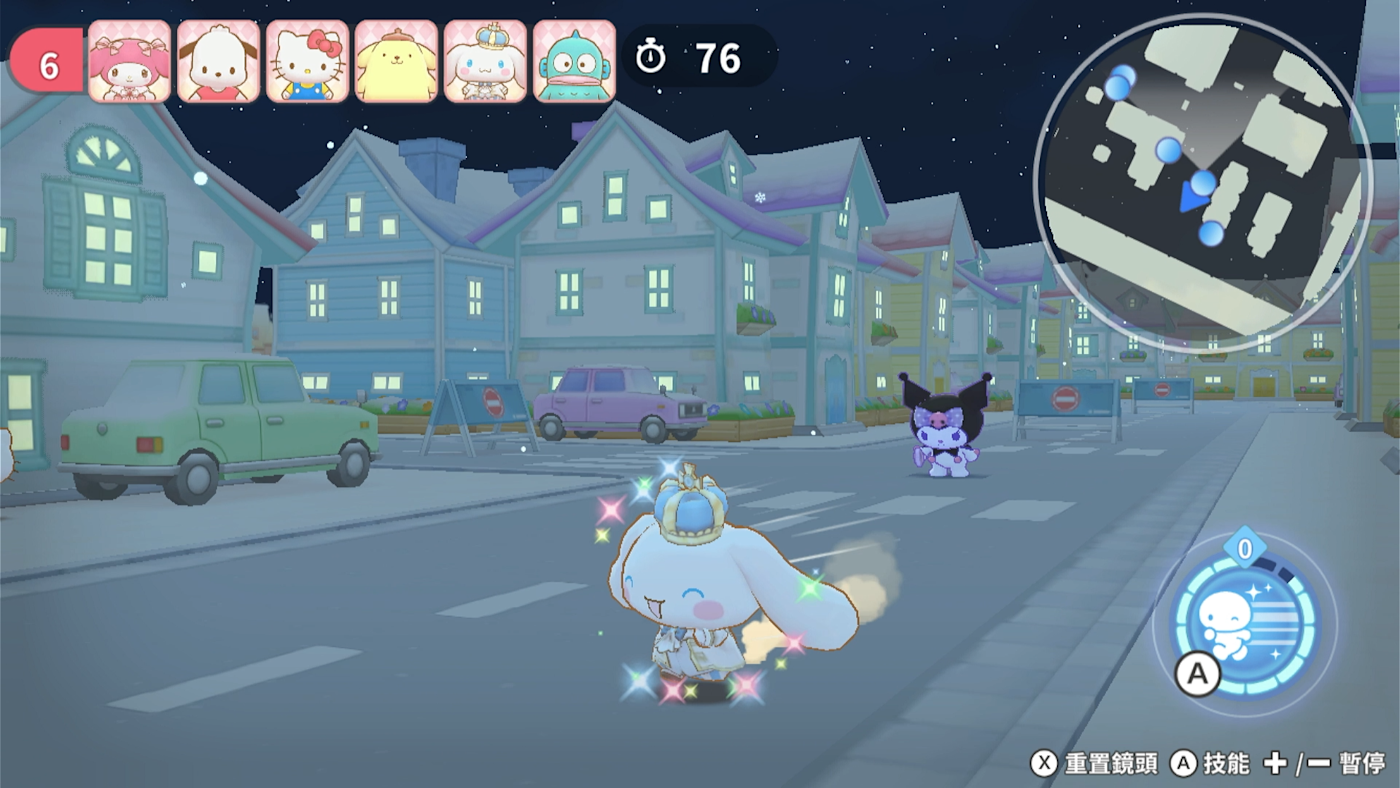The width and height of the screenshot is (1400, 788).
Task: Select the Pompompurin portrait
Action: point(397,62)
